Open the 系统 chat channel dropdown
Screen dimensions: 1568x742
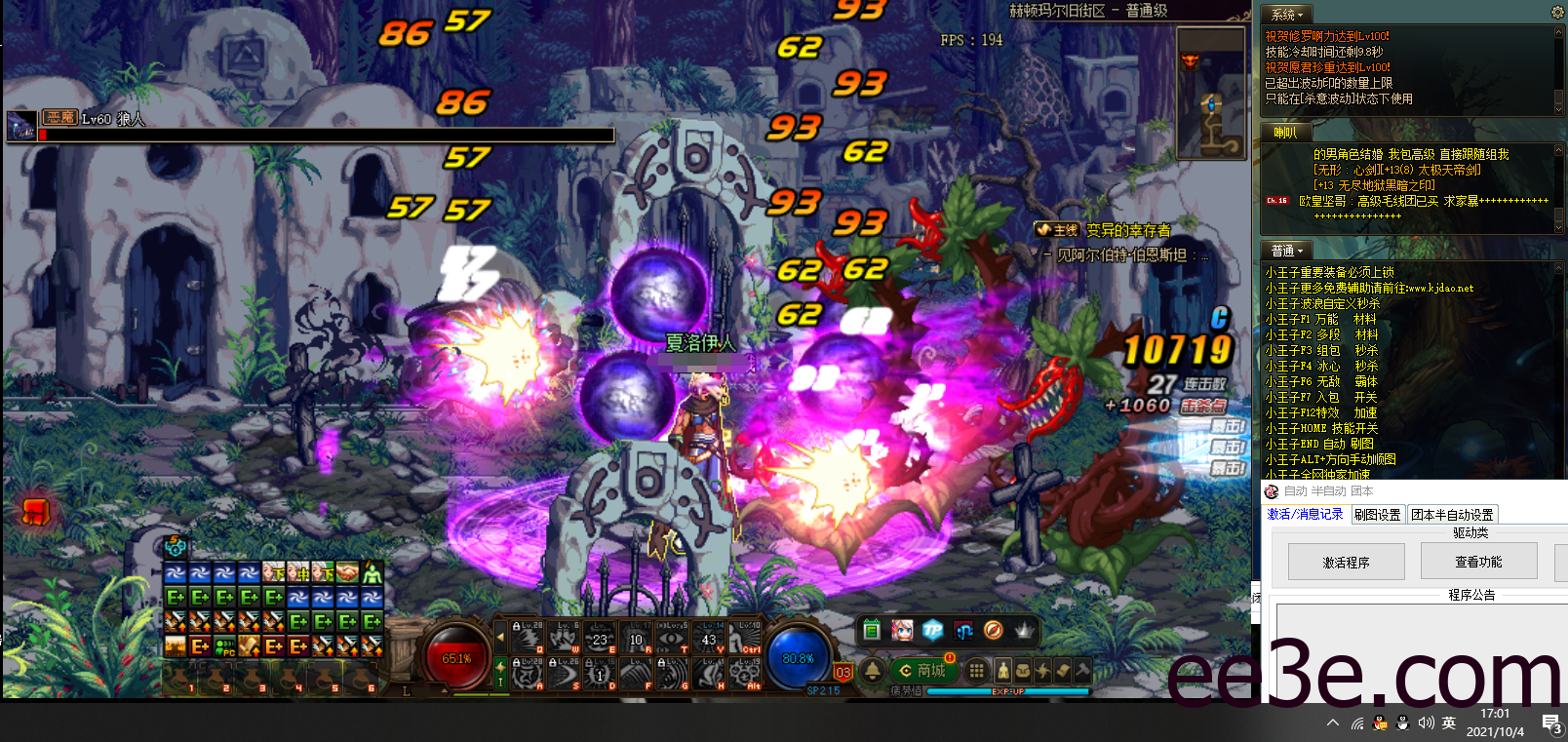pyautogui.click(x=1288, y=15)
